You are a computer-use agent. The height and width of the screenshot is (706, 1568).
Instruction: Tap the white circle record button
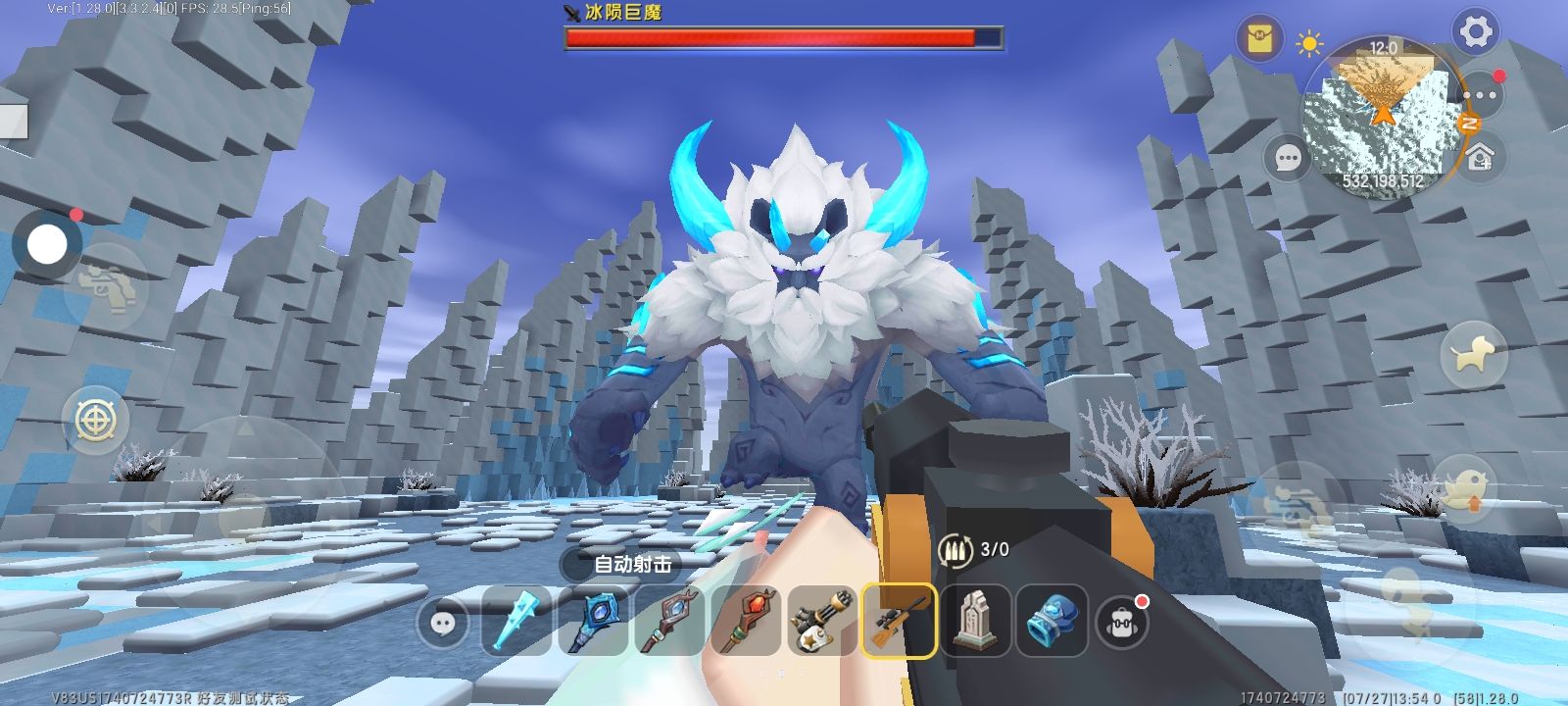46,245
